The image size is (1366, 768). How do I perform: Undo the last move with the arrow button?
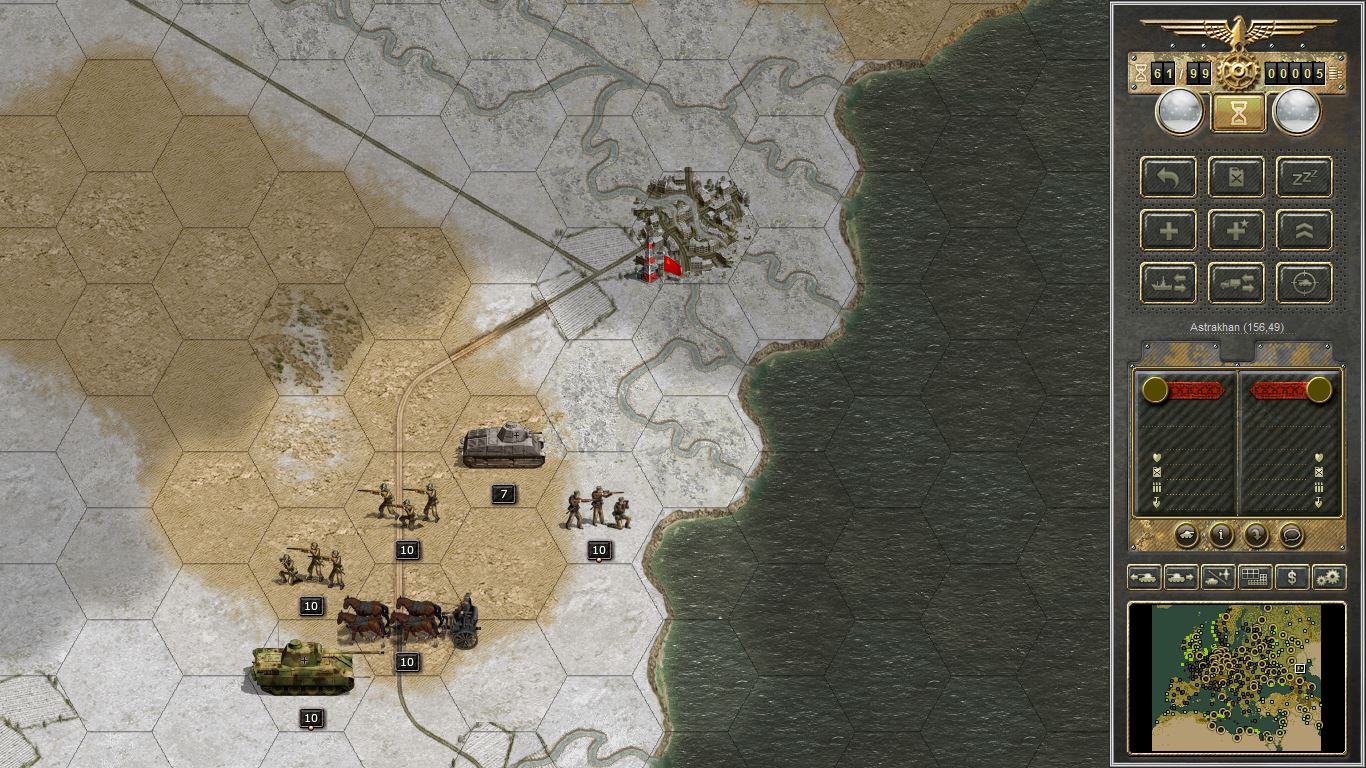tap(1168, 177)
